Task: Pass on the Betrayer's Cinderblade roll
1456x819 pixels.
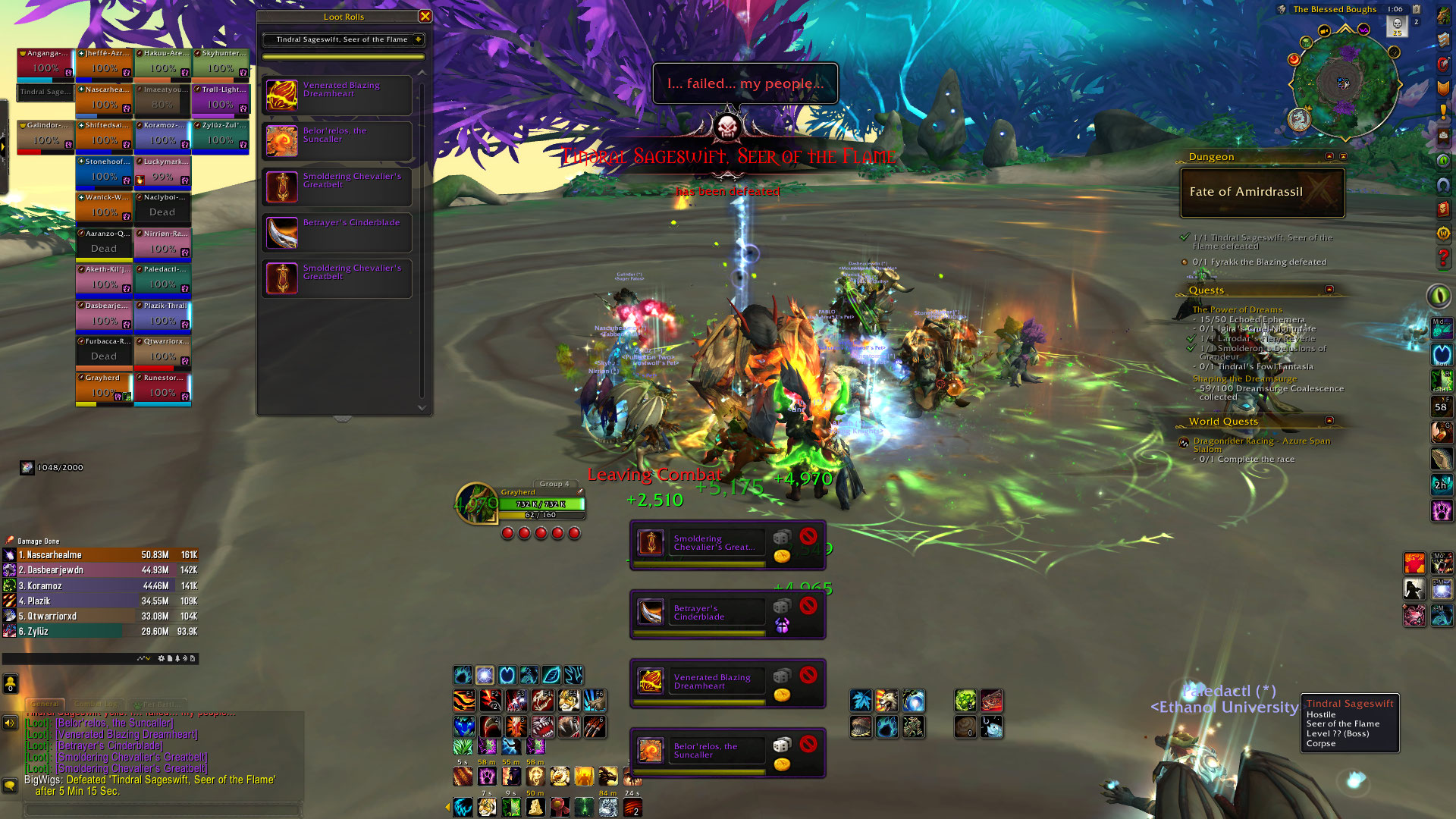Action: point(808,605)
